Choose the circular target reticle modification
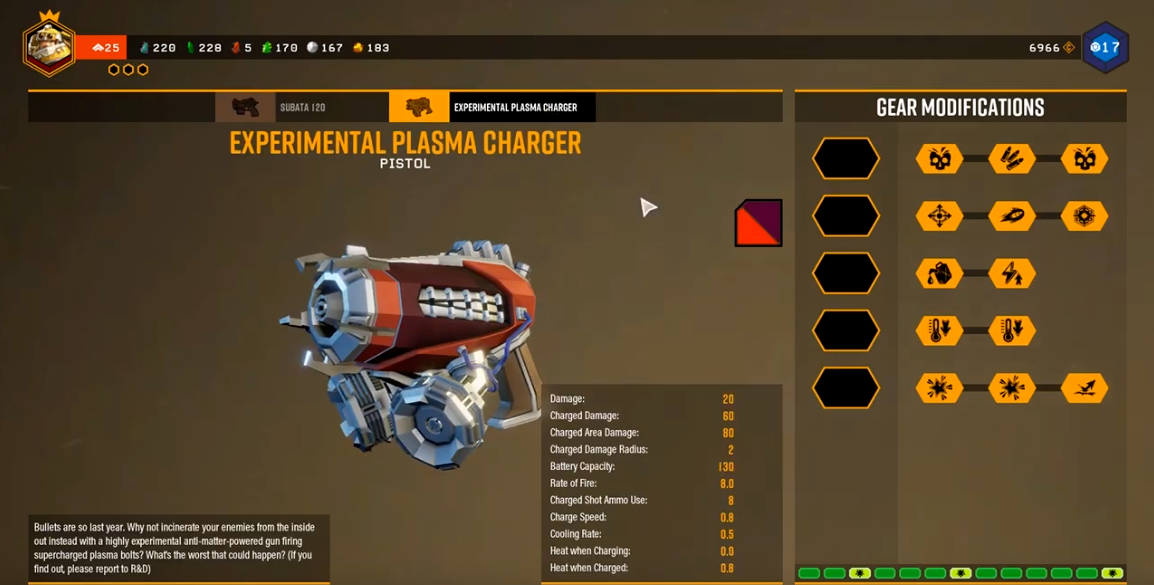This screenshot has height=585, width=1154. (1085, 216)
